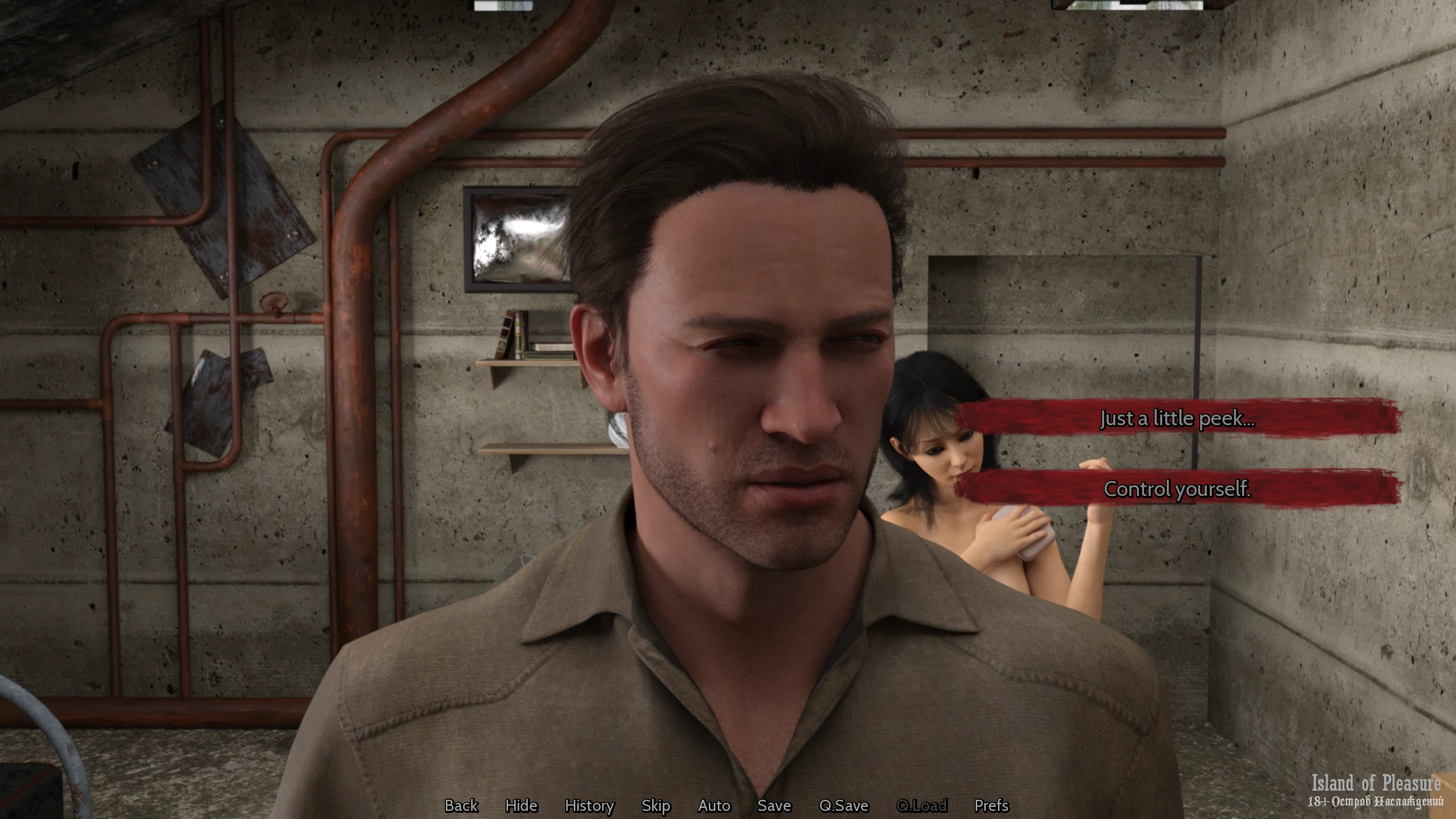The height and width of the screenshot is (819, 1456).
Task: Toggle Auto advance
Action: click(714, 805)
